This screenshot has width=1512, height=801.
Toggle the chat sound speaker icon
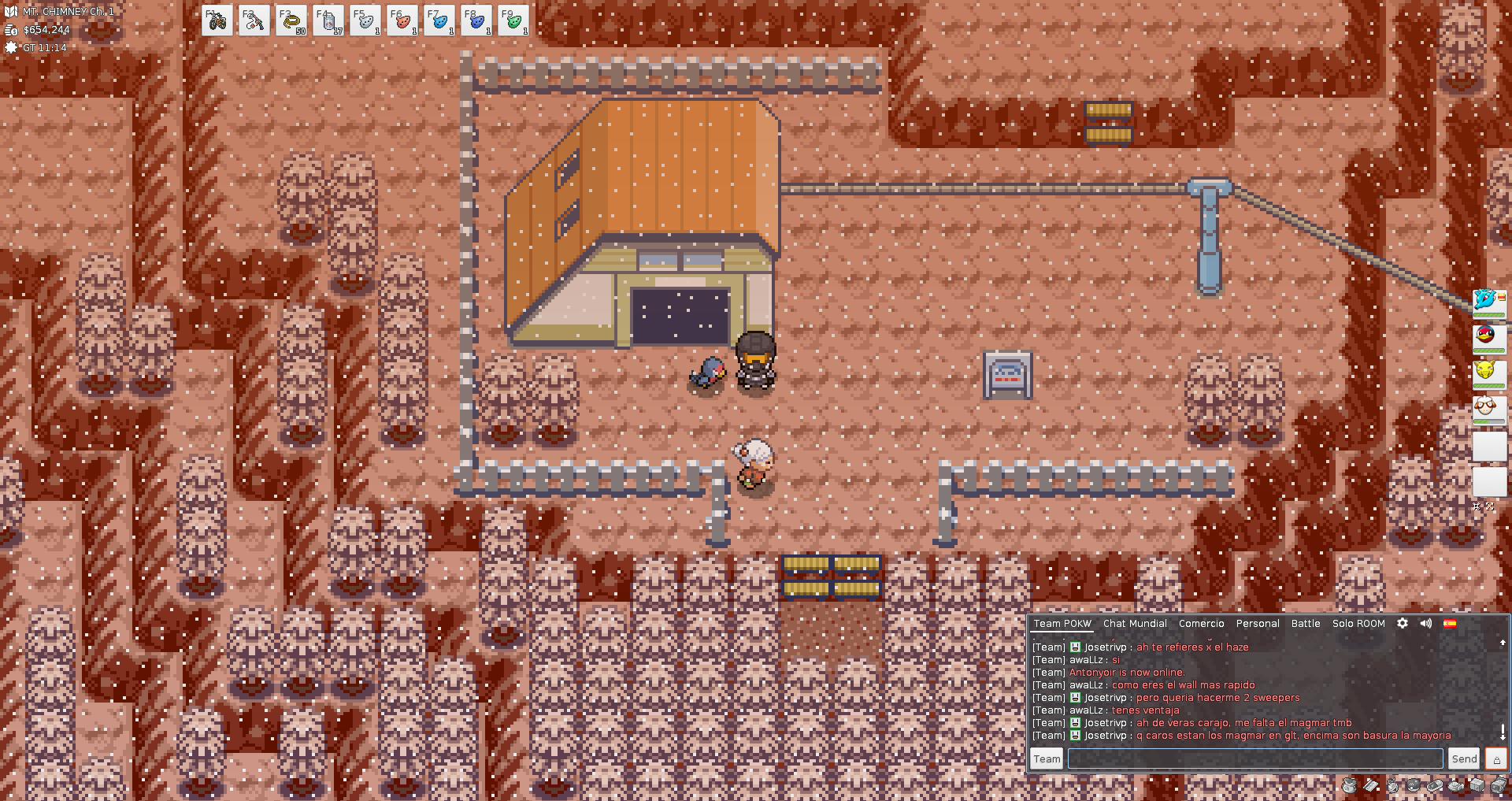[x=1426, y=623]
